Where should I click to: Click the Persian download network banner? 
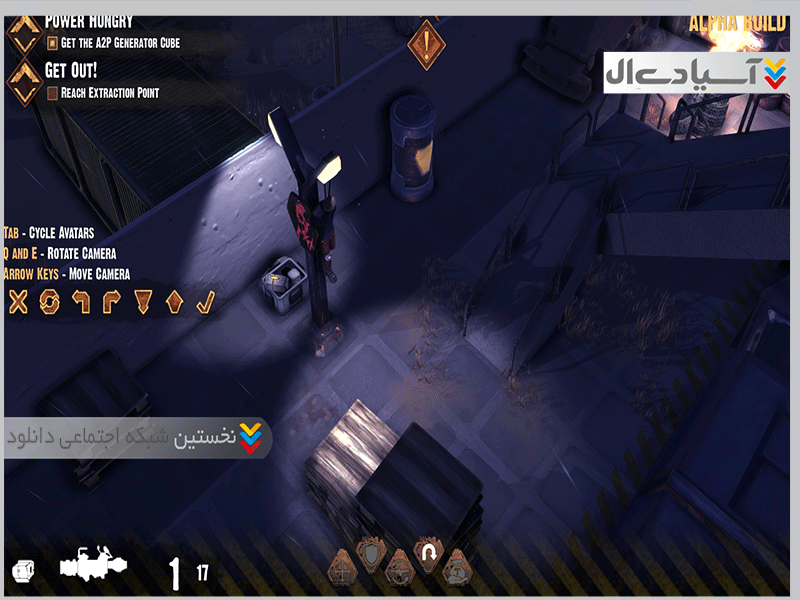pos(137,439)
